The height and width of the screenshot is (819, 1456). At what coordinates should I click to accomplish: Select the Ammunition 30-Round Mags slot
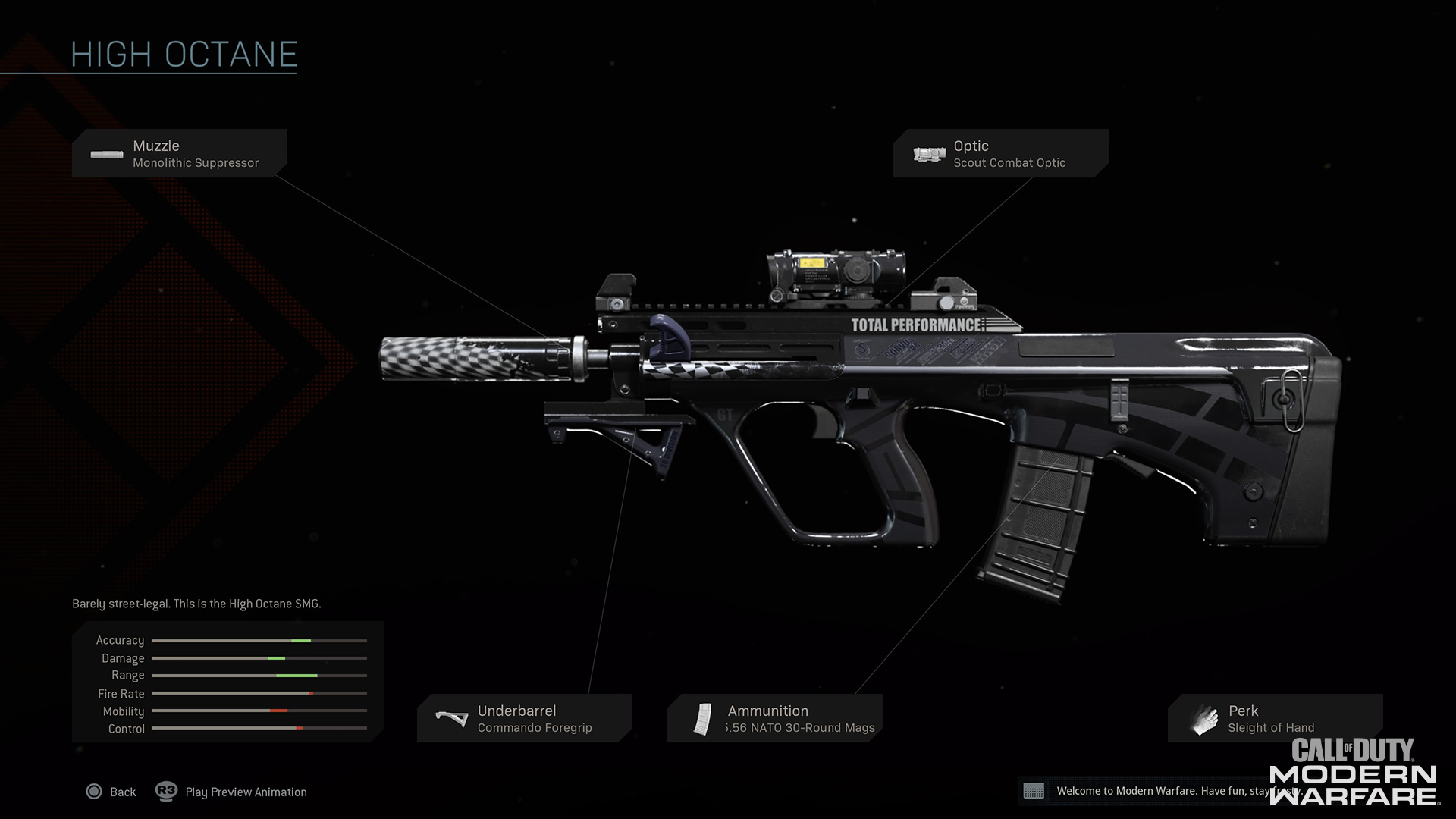point(774,718)
